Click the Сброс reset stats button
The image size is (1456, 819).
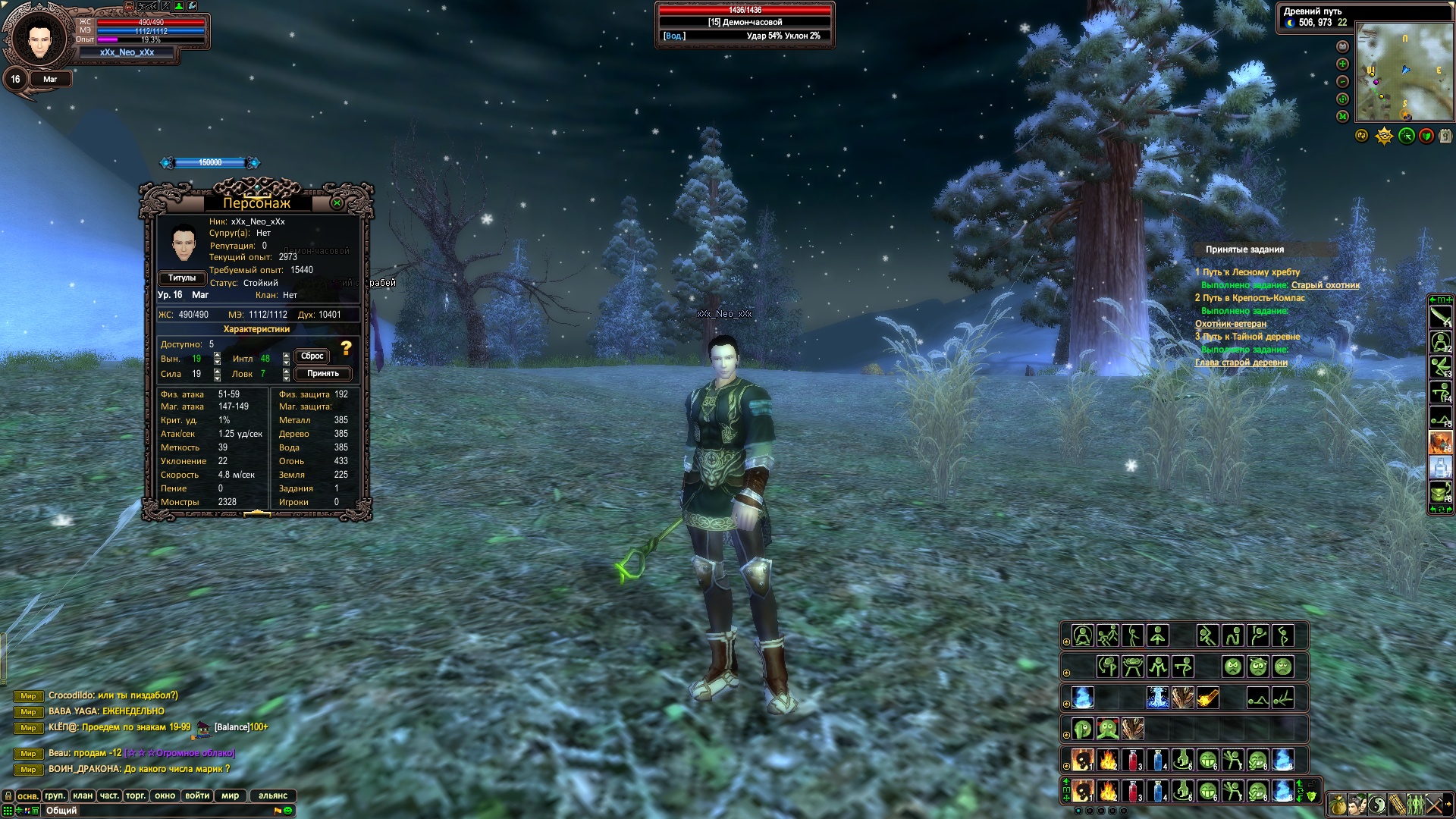[312, 356]
